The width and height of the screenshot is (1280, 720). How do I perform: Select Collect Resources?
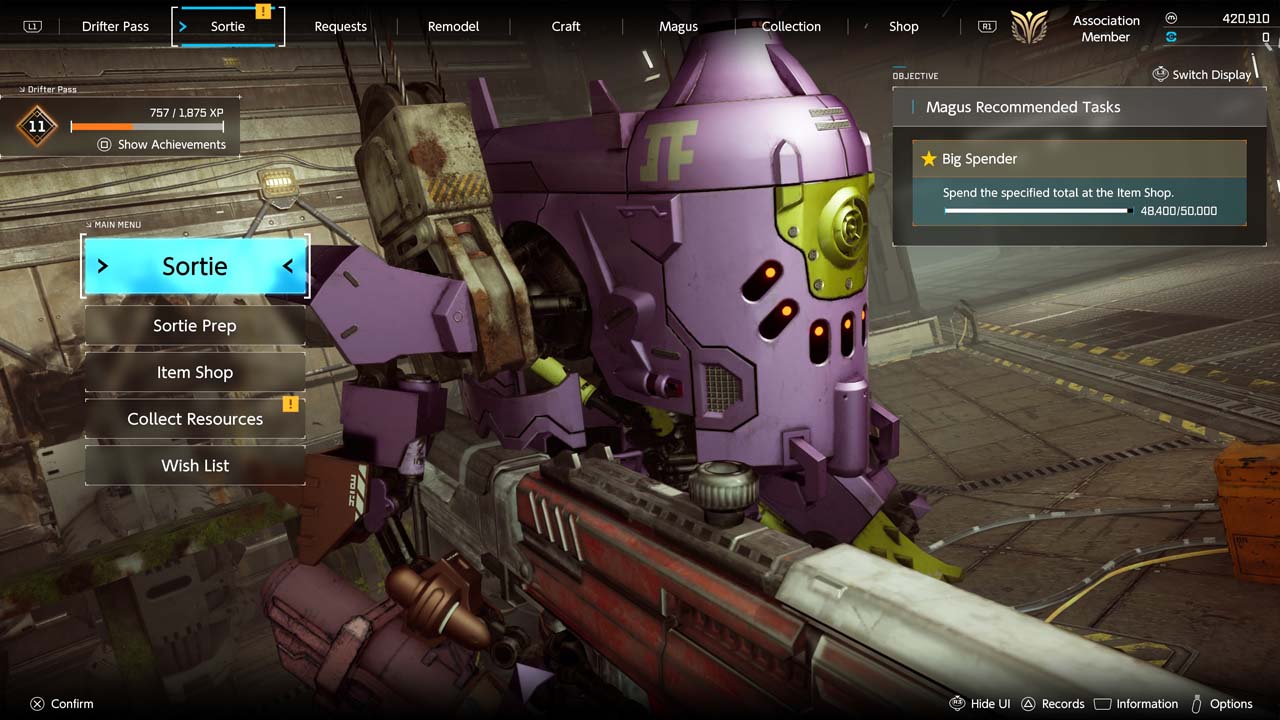195,419
